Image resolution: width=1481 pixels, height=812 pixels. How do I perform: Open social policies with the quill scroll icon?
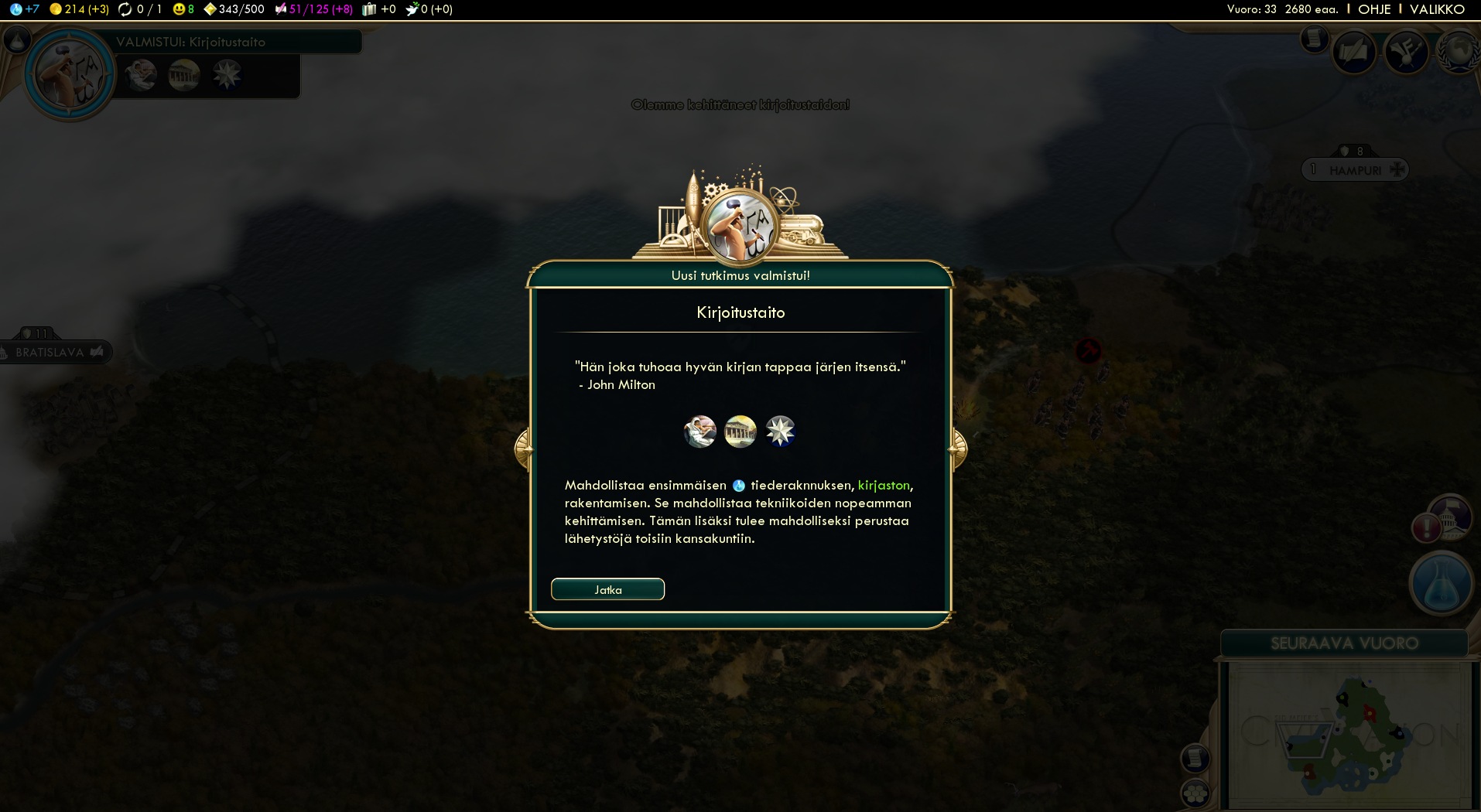click(x=1353, y=52)
